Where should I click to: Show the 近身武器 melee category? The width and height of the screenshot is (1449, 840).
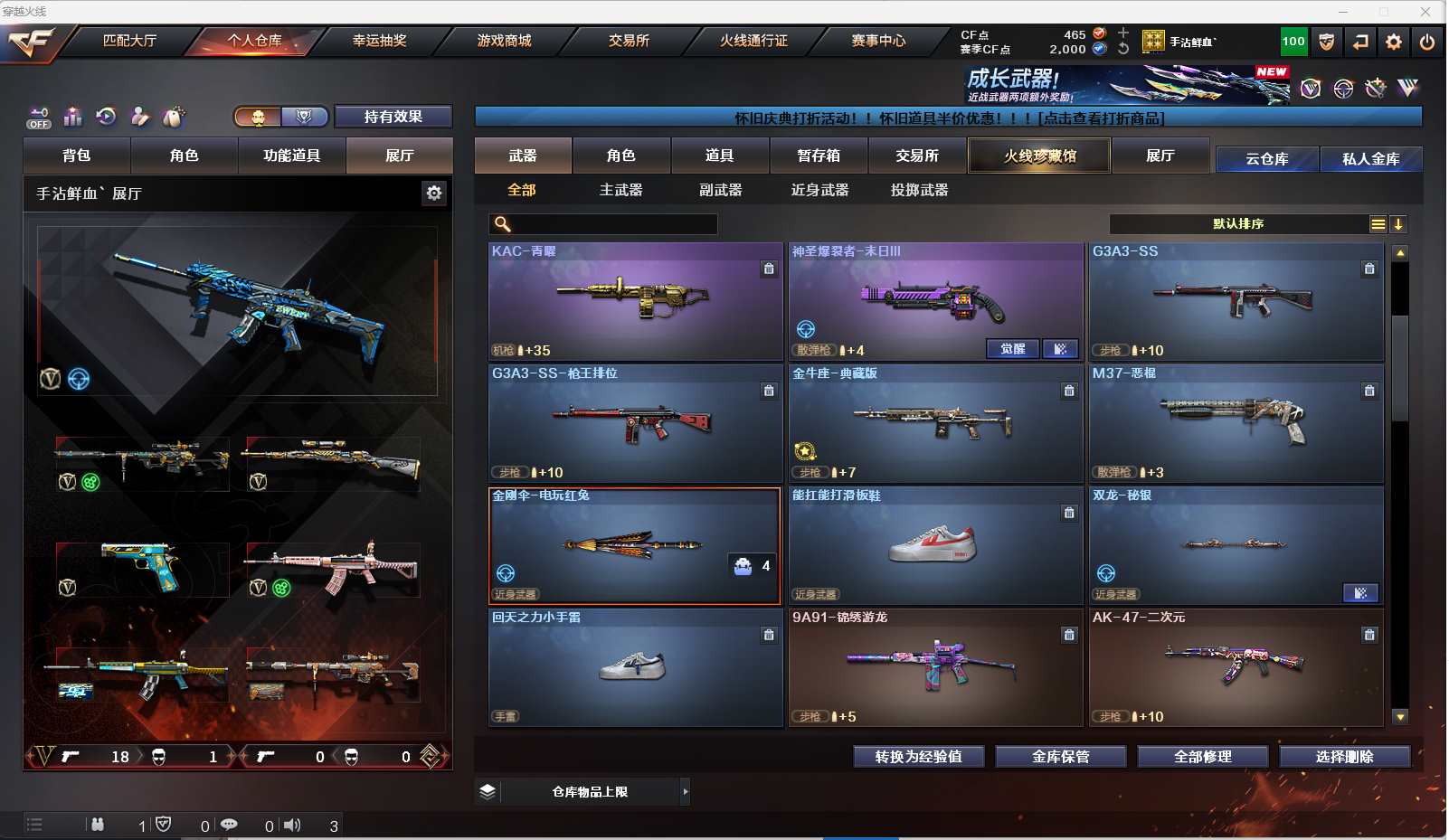point(819,190)
